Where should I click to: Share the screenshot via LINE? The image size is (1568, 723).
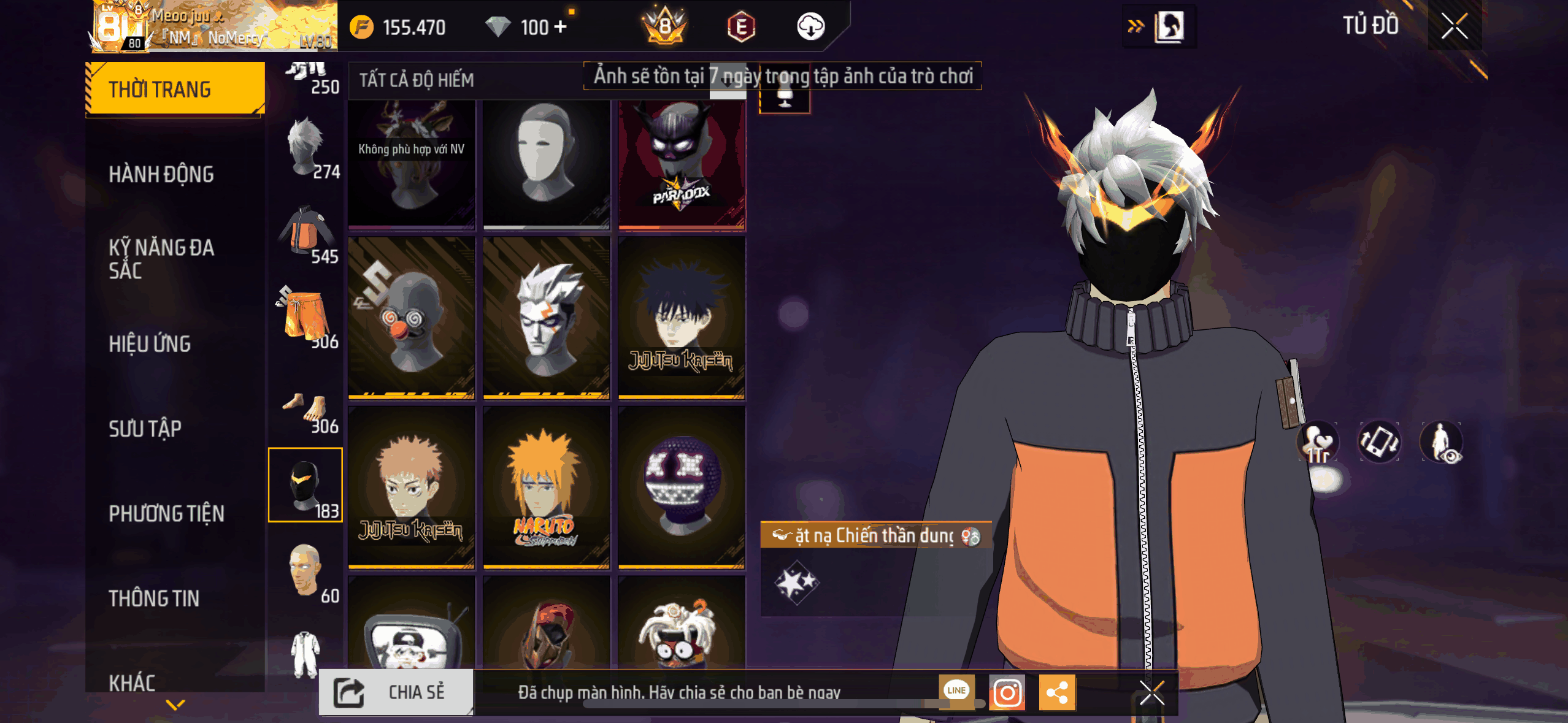[956, 690]
